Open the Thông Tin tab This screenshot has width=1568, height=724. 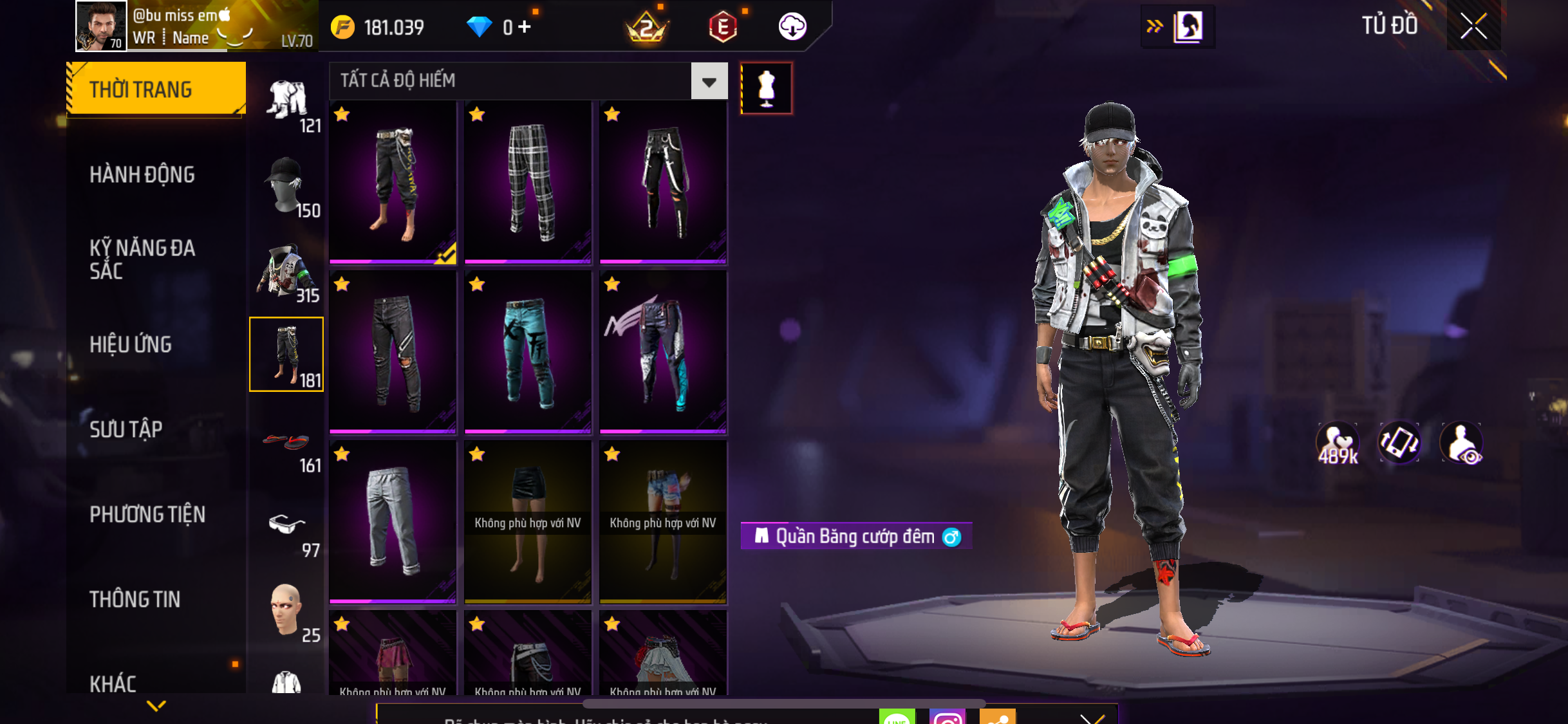(x=135, y=599)
